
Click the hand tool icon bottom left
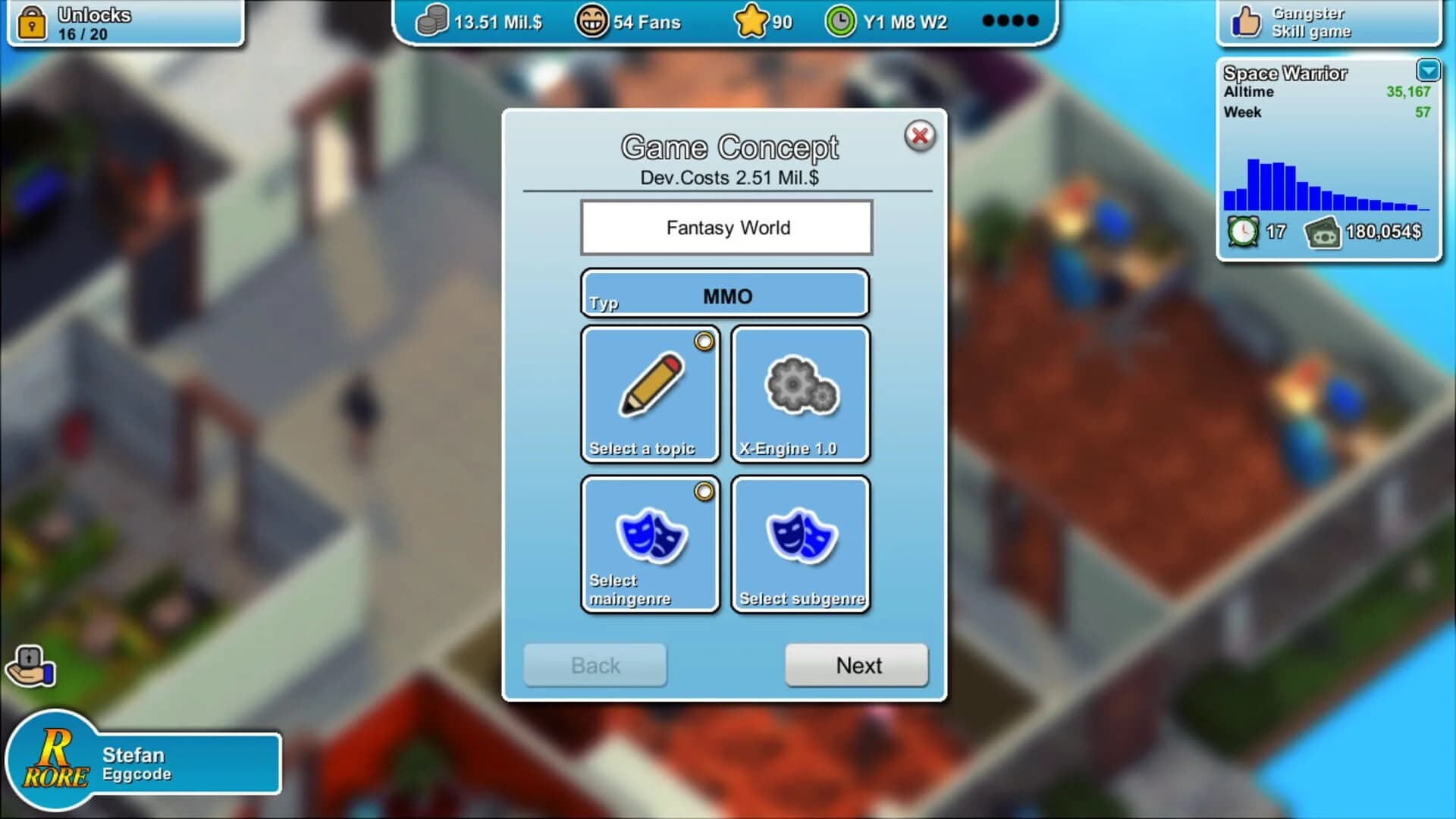pos(32,666)
